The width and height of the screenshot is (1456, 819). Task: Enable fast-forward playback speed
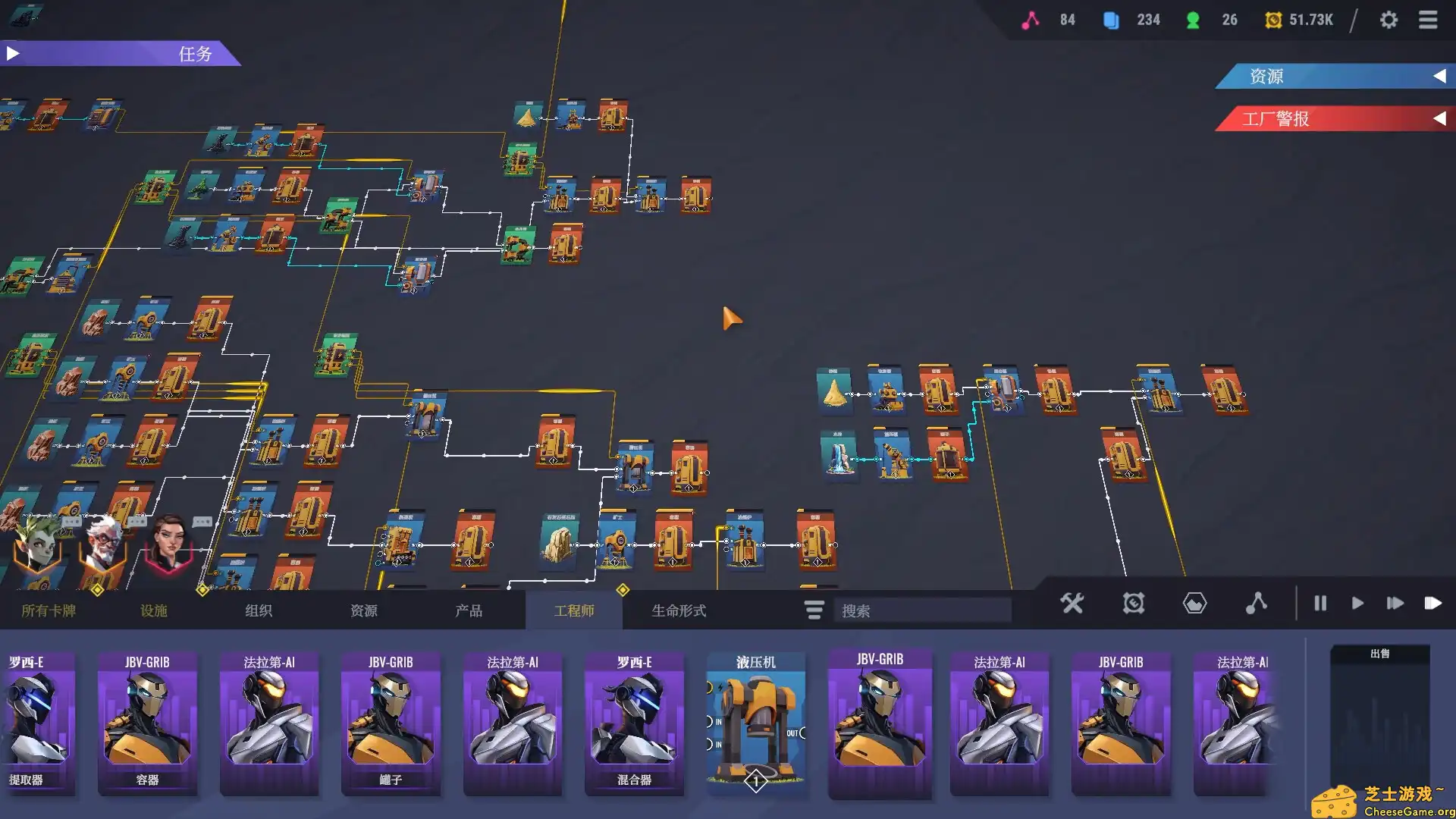[1395, 604]
